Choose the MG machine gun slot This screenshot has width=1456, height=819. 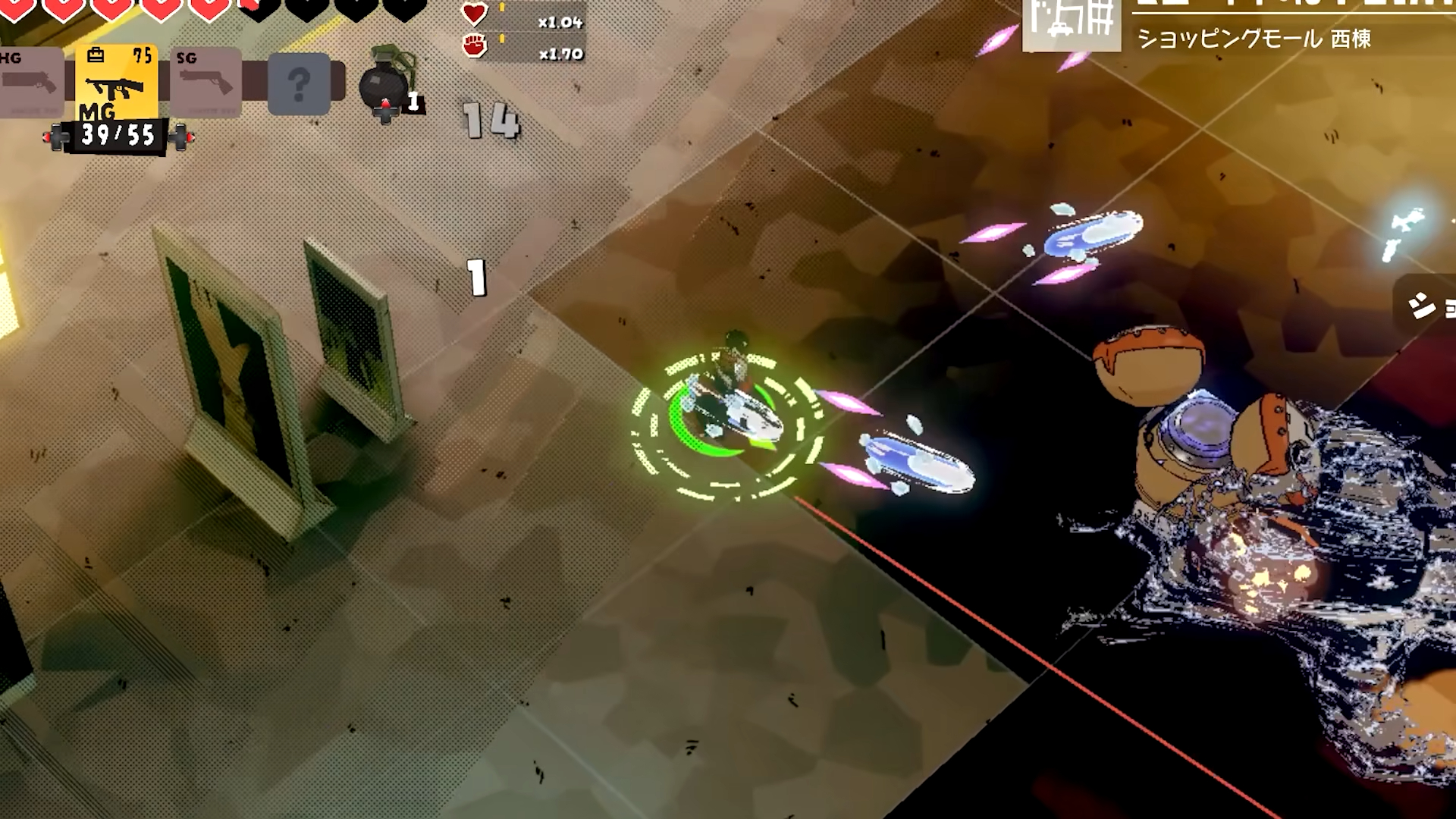(116, 82)
